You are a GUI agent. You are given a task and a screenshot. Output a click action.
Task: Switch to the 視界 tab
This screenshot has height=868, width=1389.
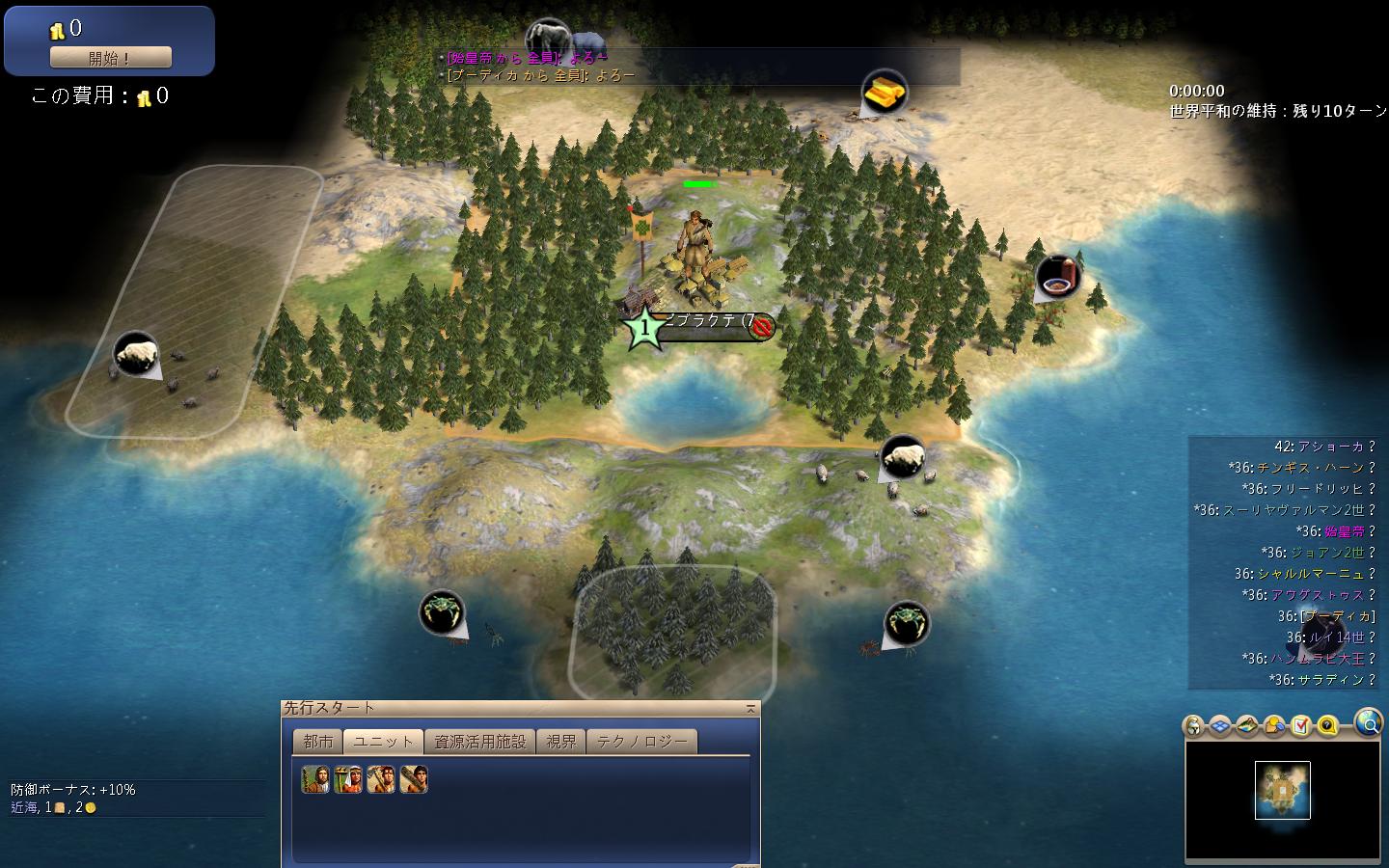[560, 741]
